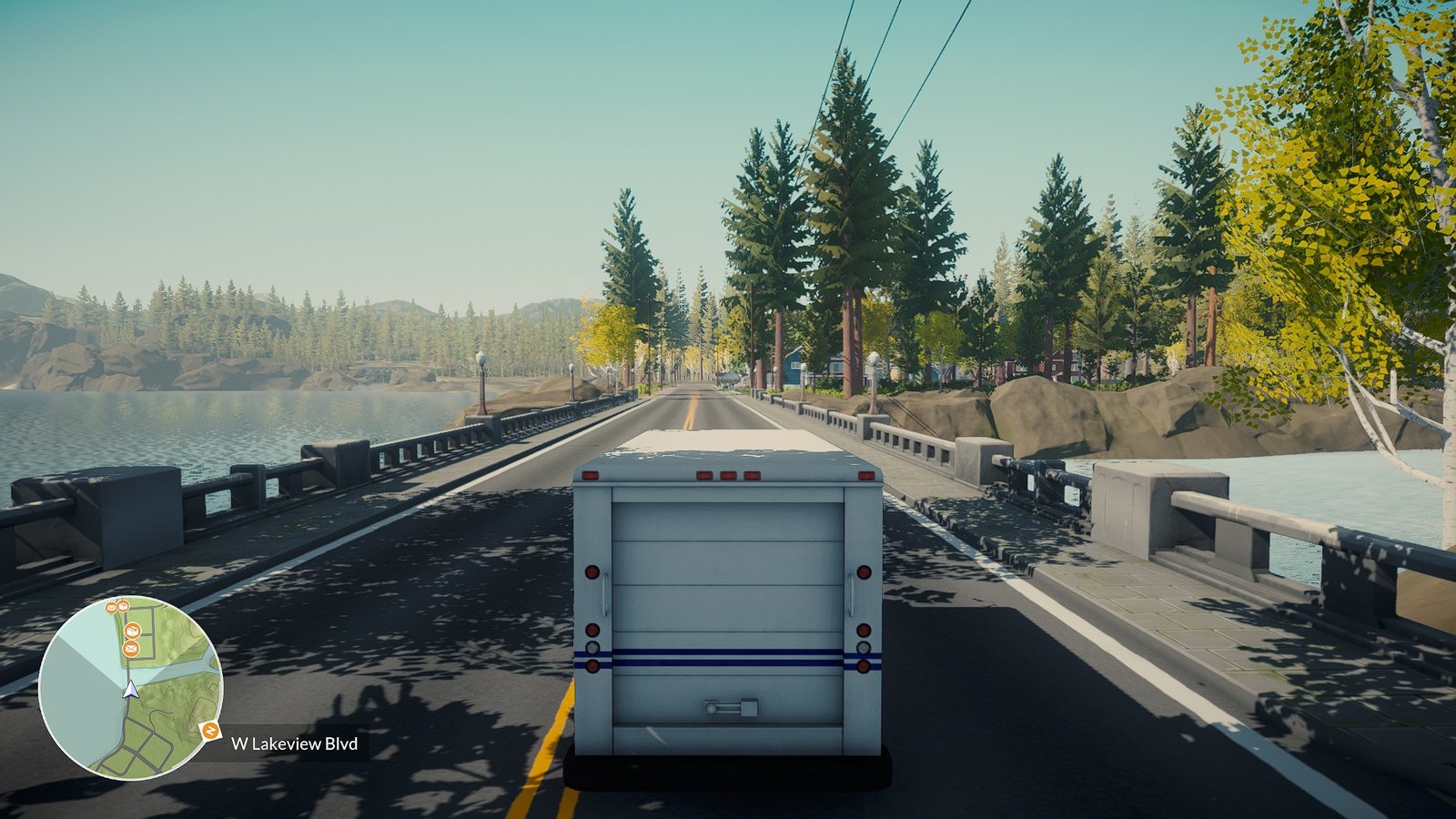Click the north compass badge on the minimap edge
This screenshot has width=1456, height=819.
pyautogui.click(x=210, y=730)
